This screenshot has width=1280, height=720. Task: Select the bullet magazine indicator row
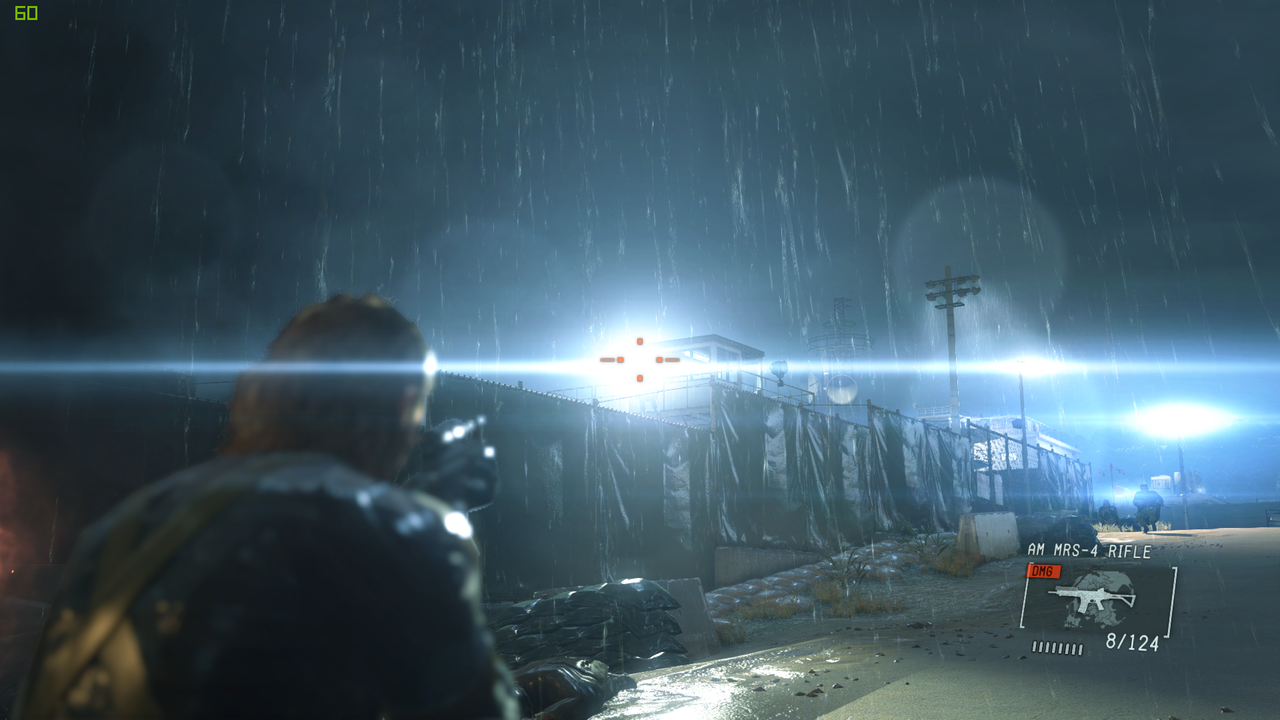[1056, 647]
